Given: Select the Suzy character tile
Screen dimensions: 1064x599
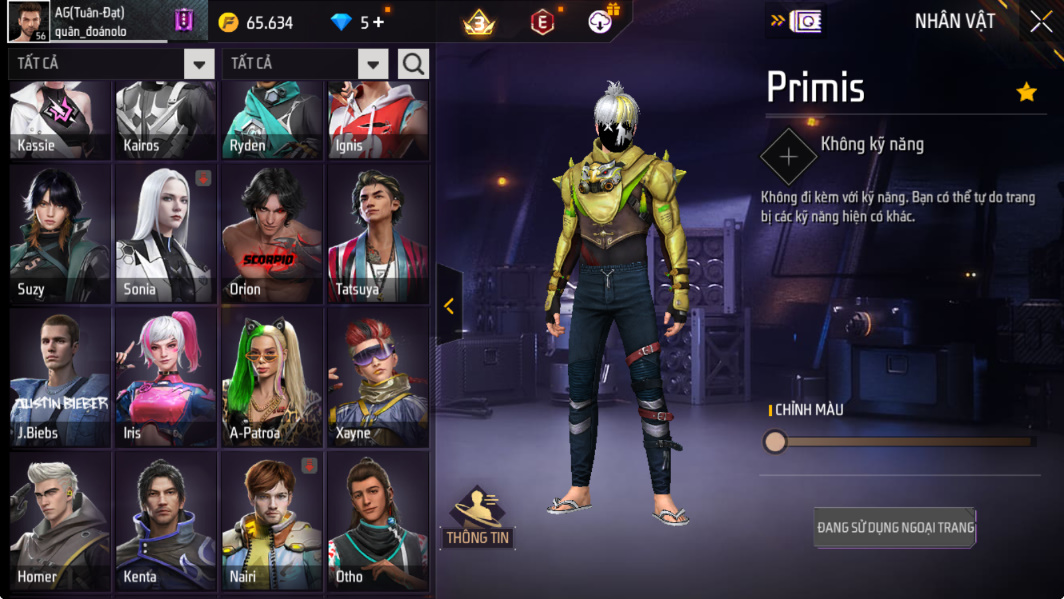Looking at the screenshot, I should pos(60,234).
